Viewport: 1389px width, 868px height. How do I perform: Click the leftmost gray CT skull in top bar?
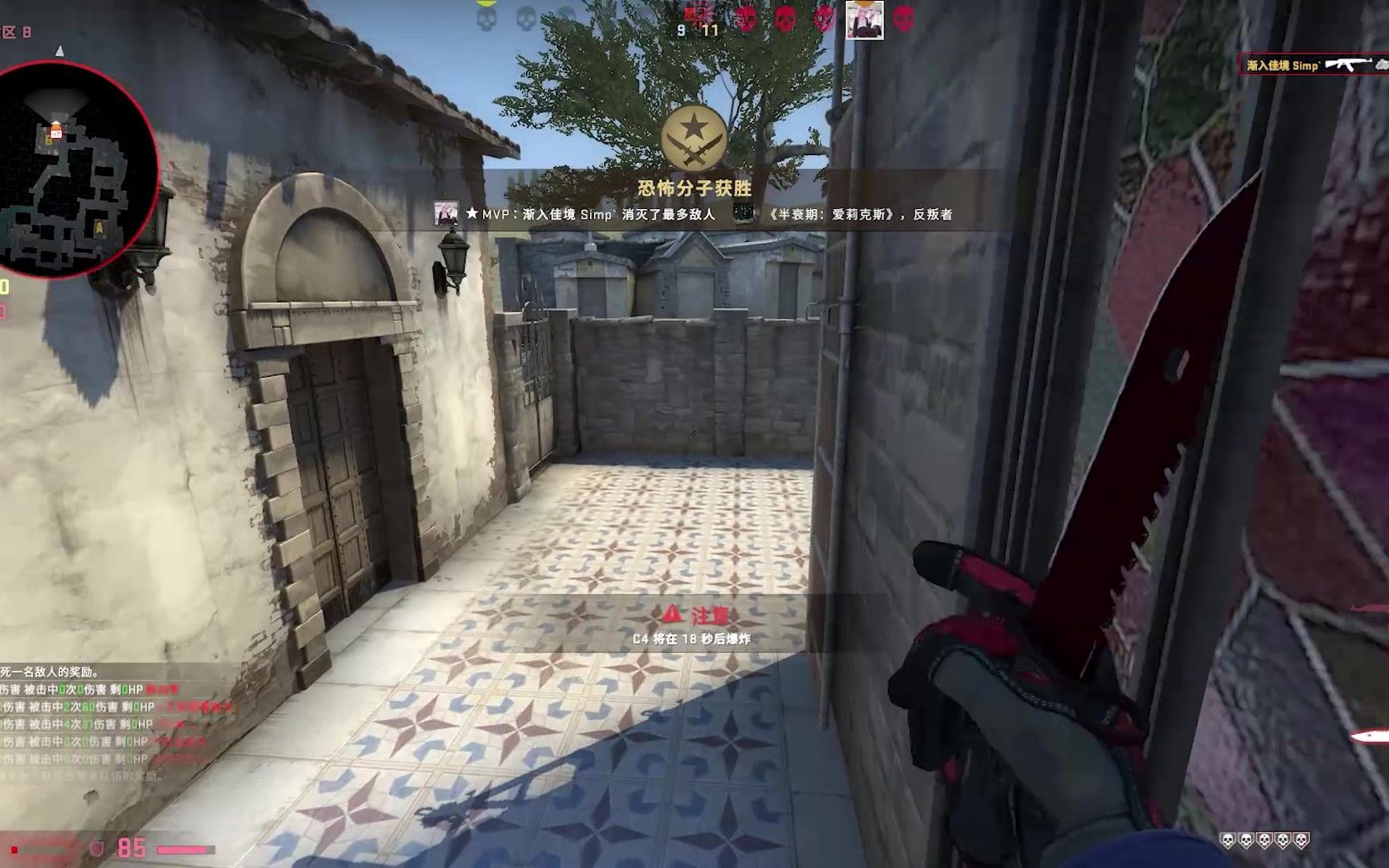486,19
